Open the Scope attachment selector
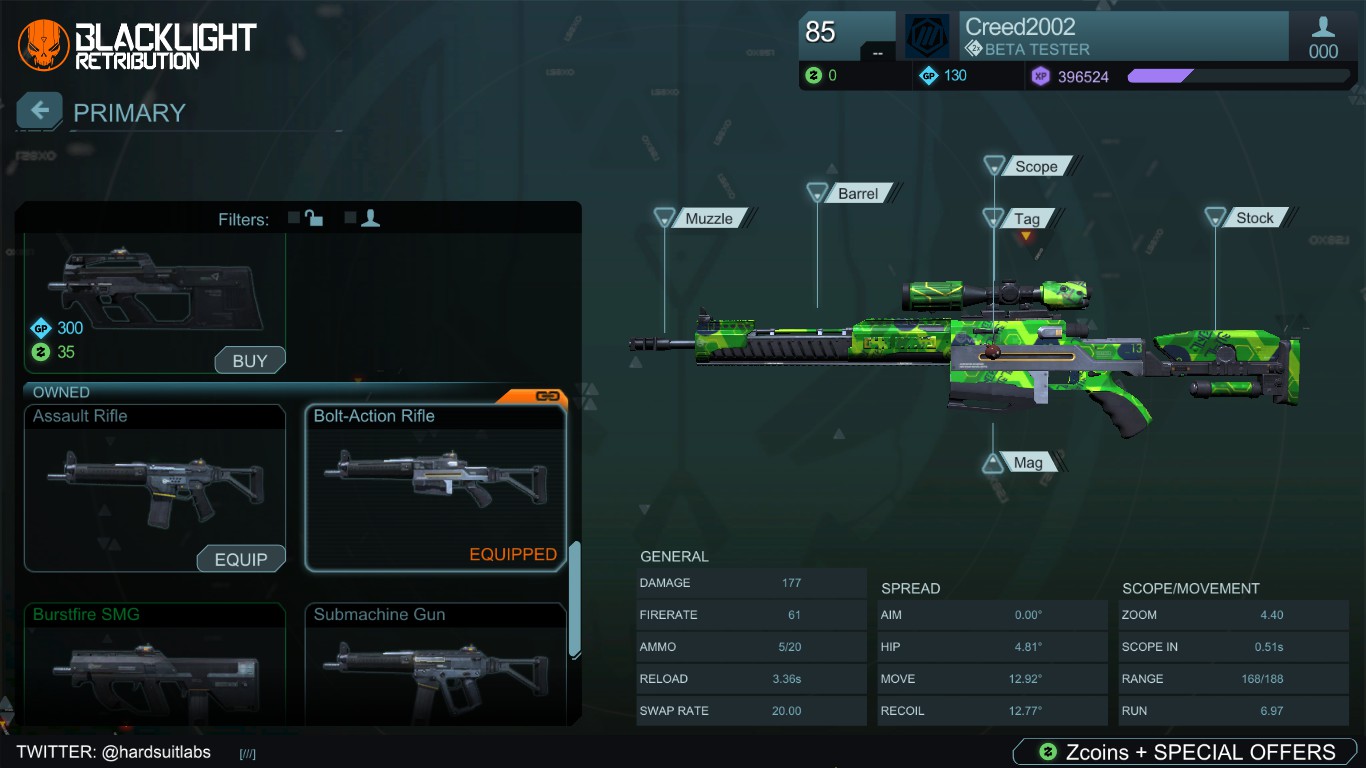The image size is (1366, 768). click(1035, 166)
